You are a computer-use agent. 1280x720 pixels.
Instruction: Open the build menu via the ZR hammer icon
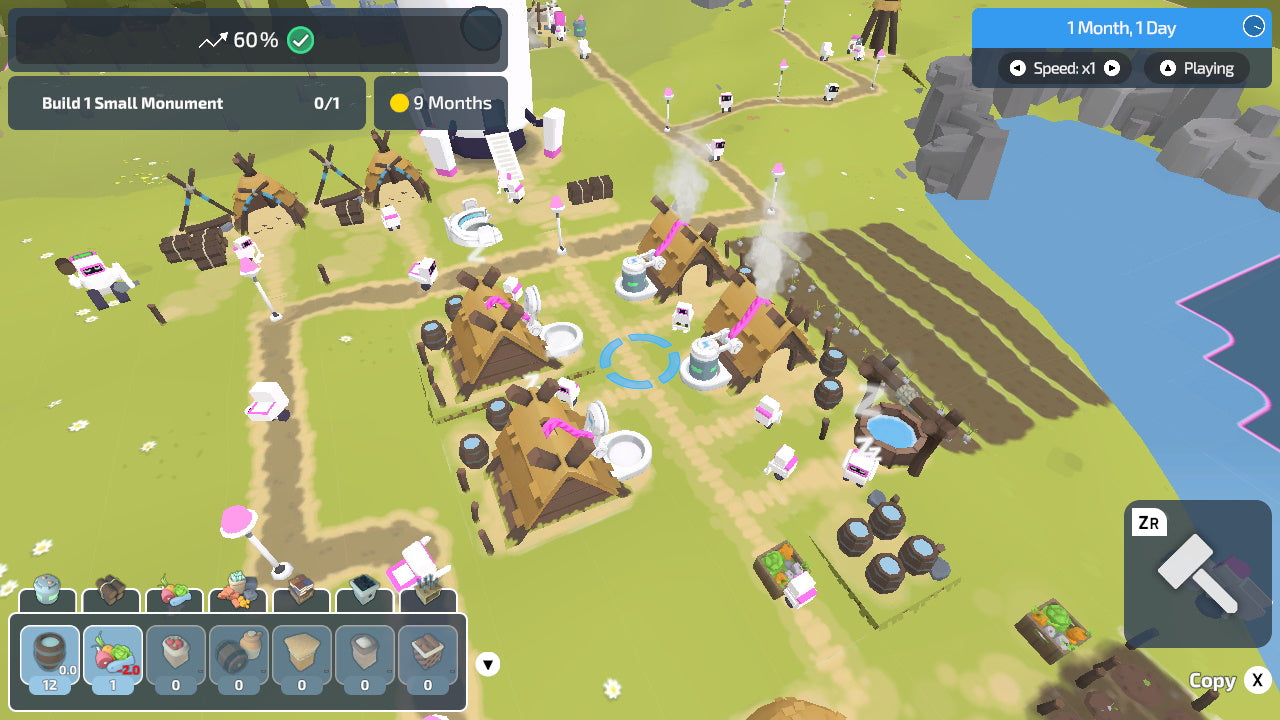point(1198,570)
